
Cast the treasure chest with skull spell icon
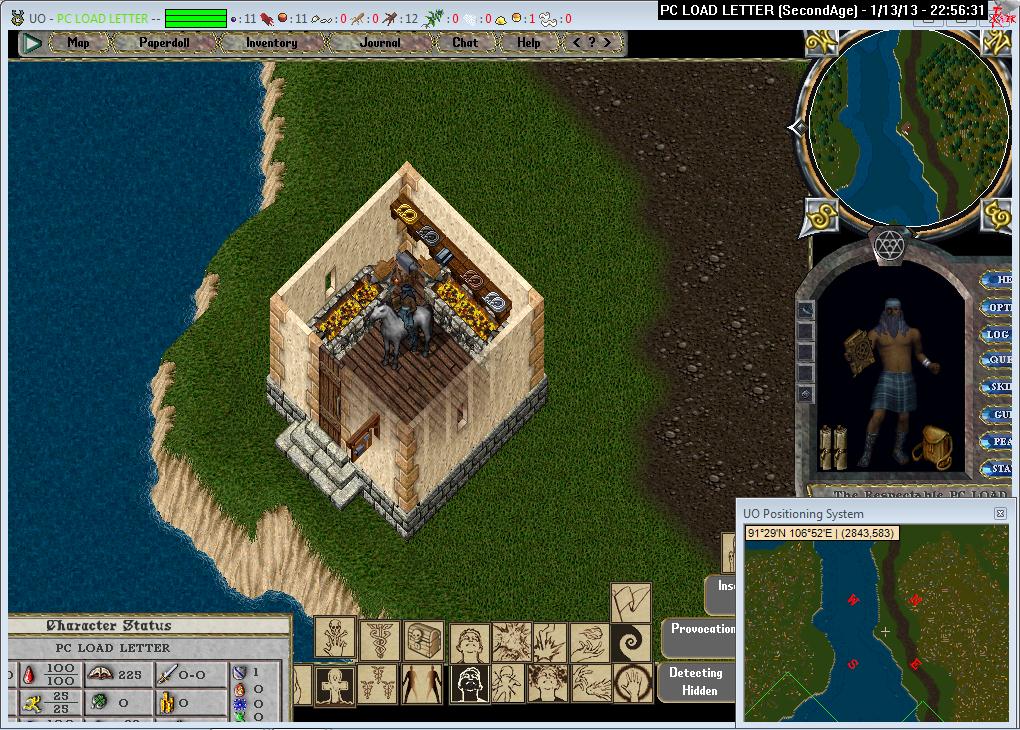(424, 639)
